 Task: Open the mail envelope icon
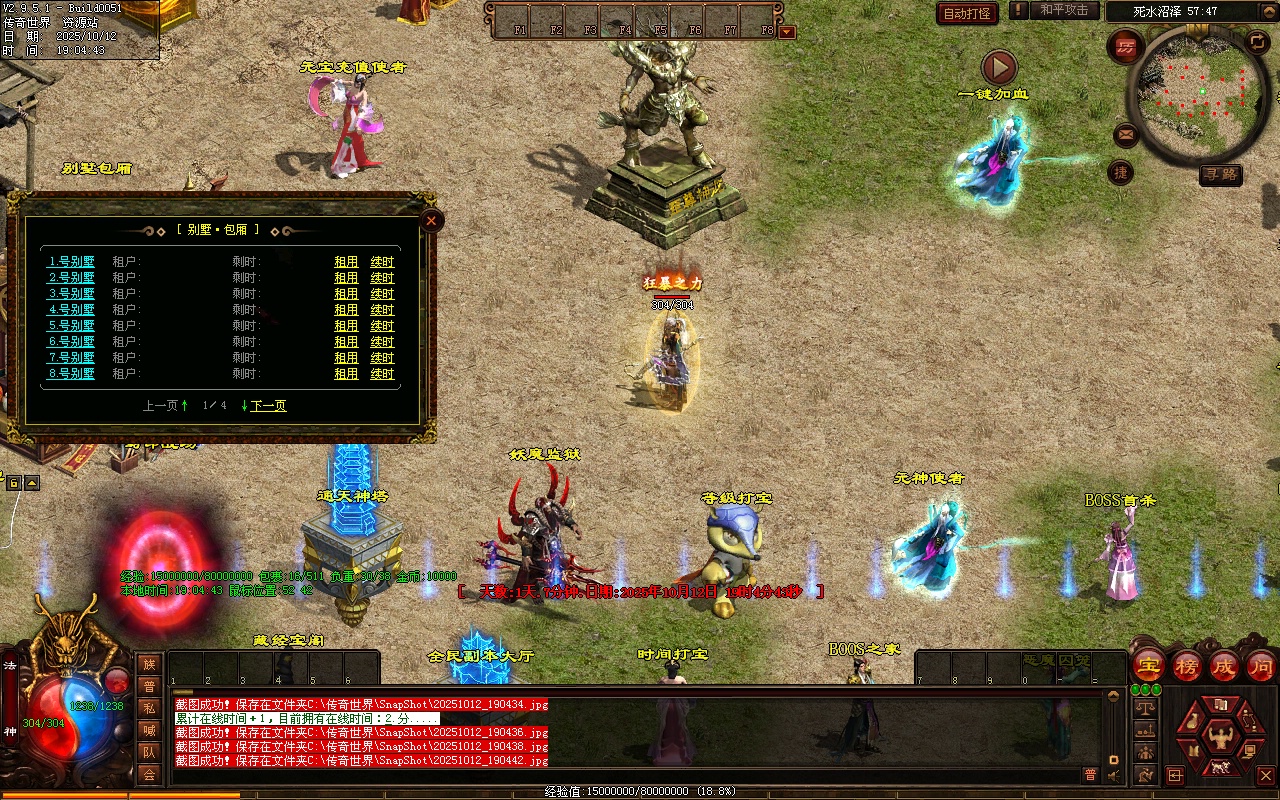1126,133
